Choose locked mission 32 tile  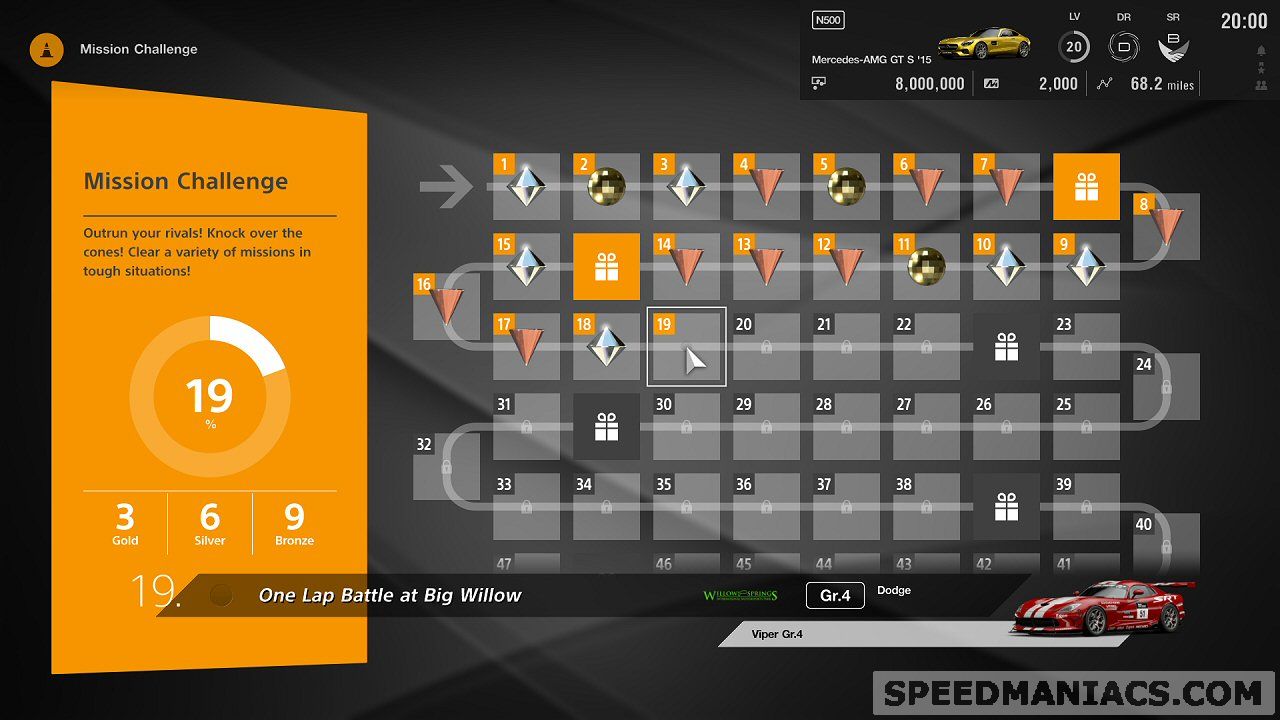tap(446, 466)
